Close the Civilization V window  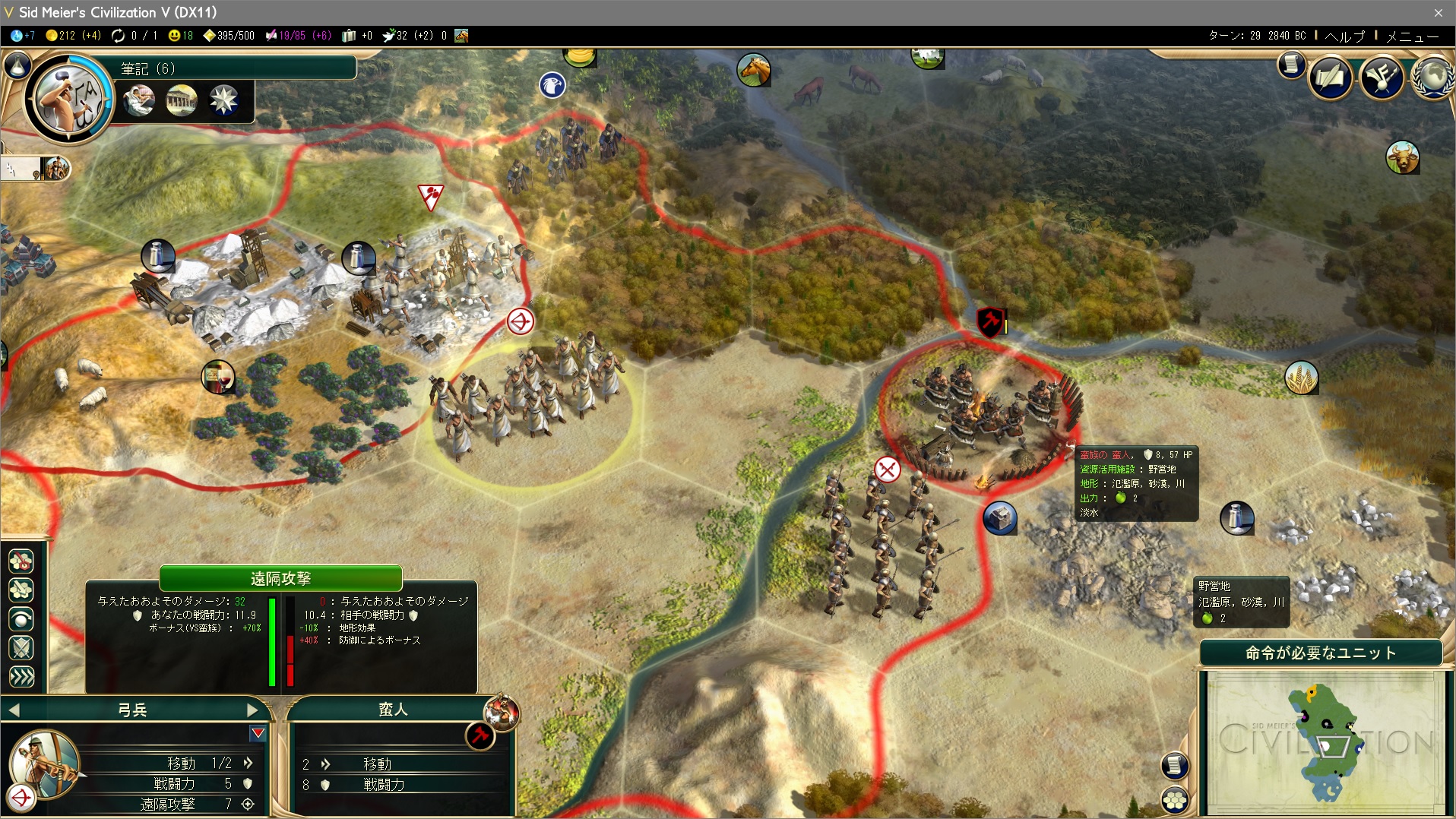coord(1438,12)
